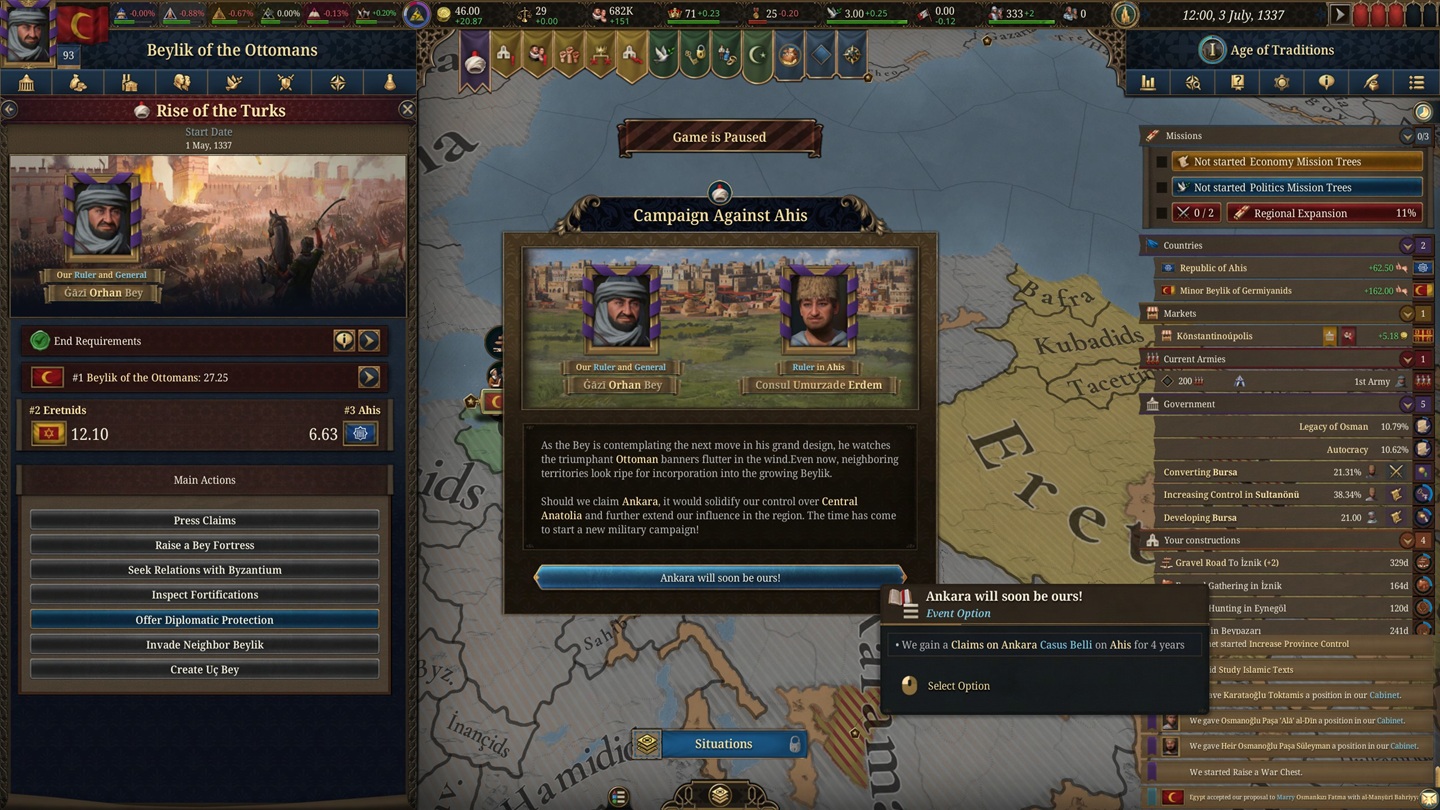Screen dimensions: 1440x810
Task: Select the Diplomacy dove icon
Action: (x=231, y=83)
